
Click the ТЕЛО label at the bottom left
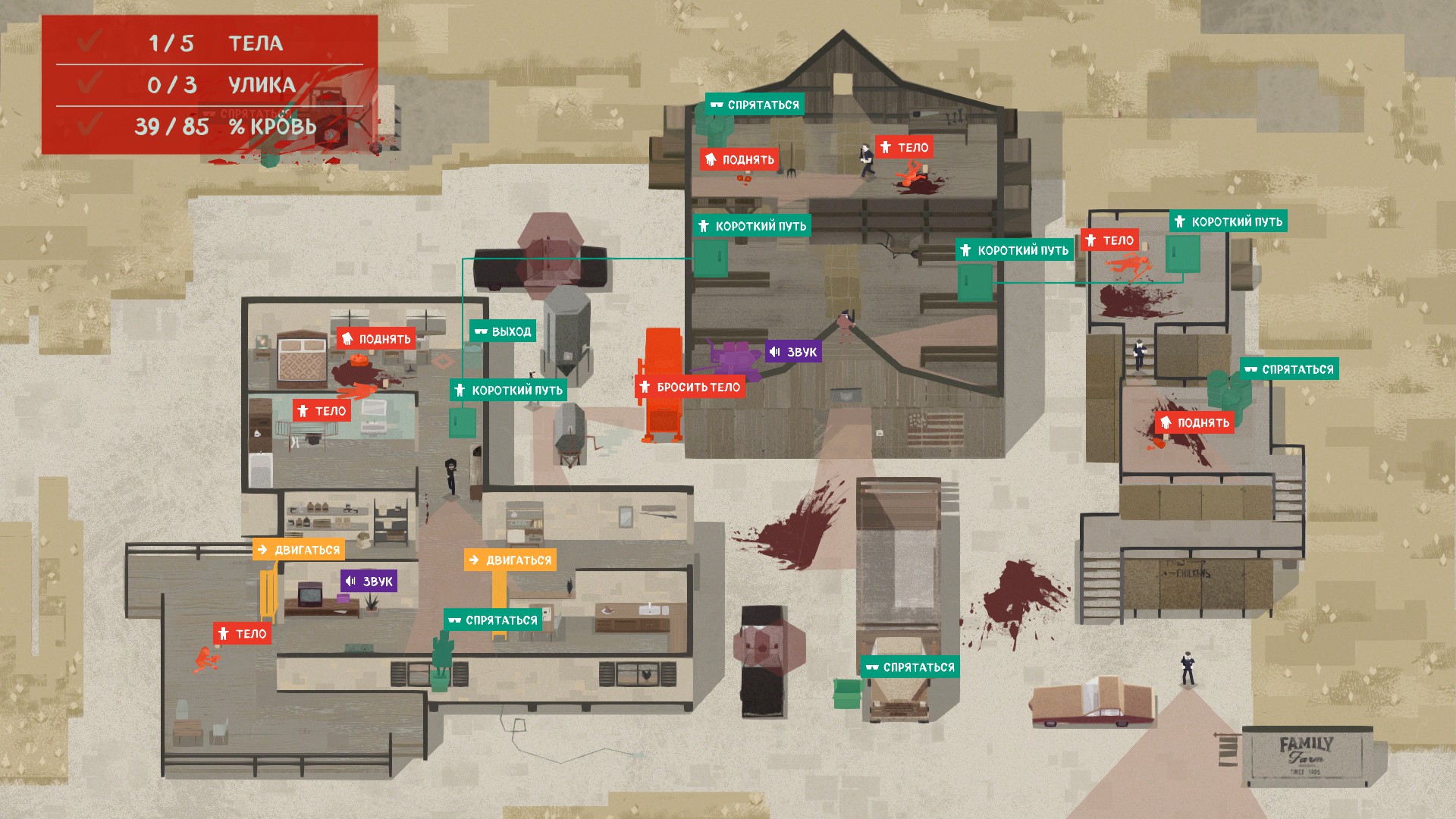(244, 633)
